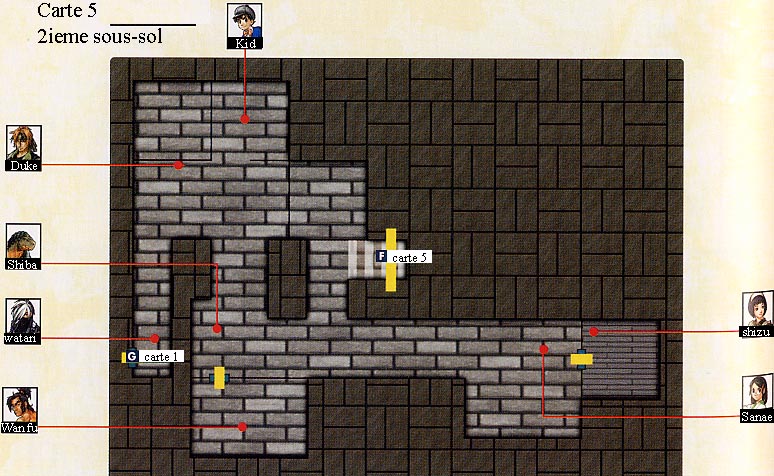This screenshot has height=476, width=774.
Task: Select the Wanfu character portrait
Action: tap(22, 409)
